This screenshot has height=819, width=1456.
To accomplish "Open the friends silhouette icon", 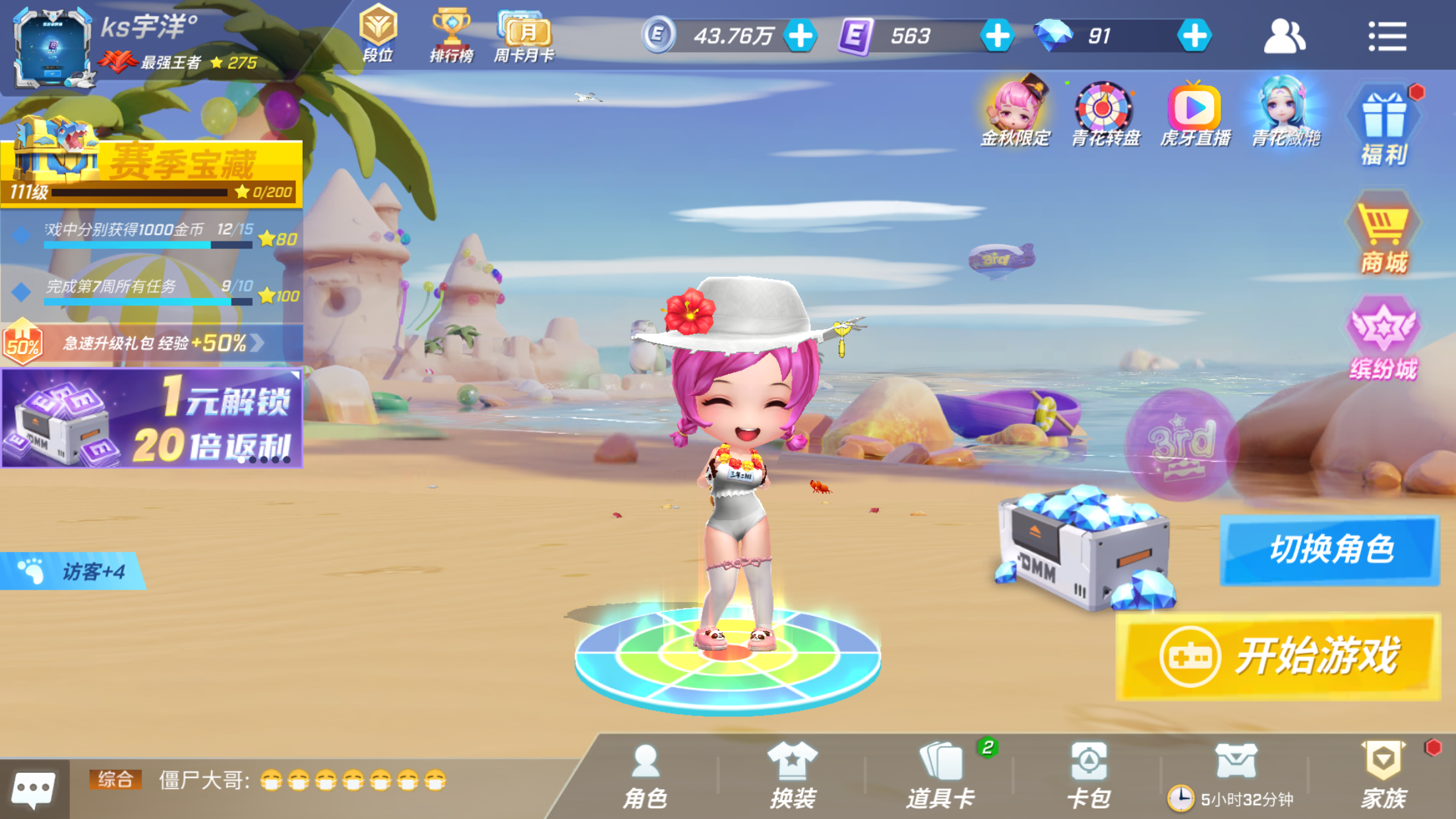I will point(1283,36).
